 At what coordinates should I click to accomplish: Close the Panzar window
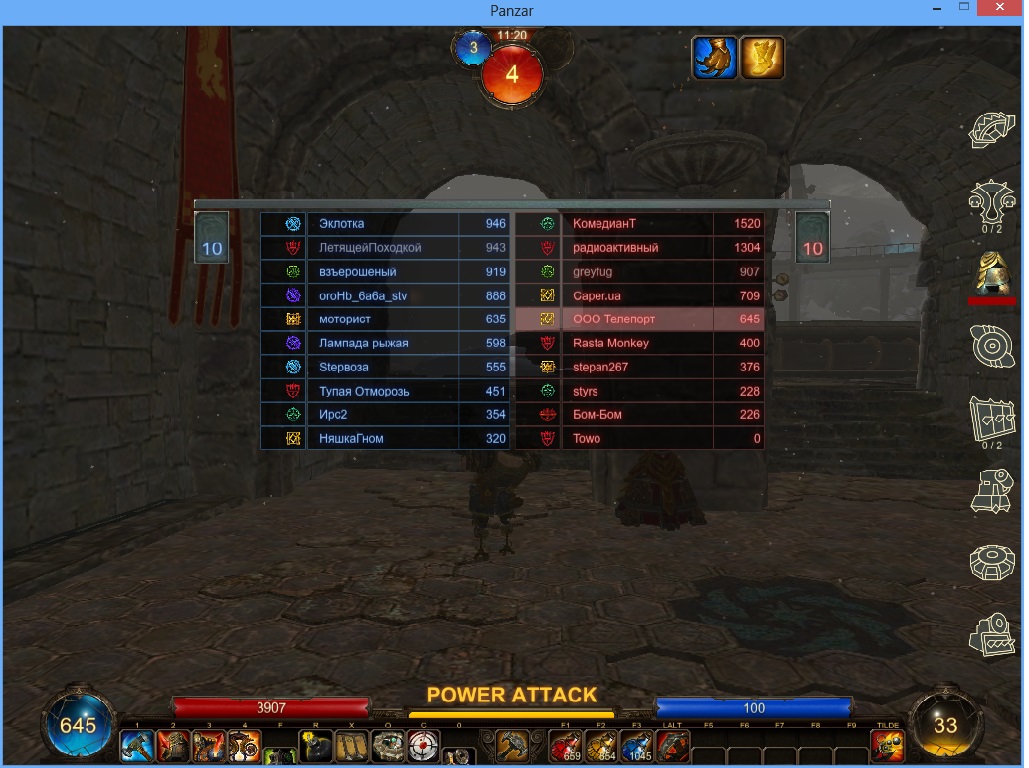point(998,8)
